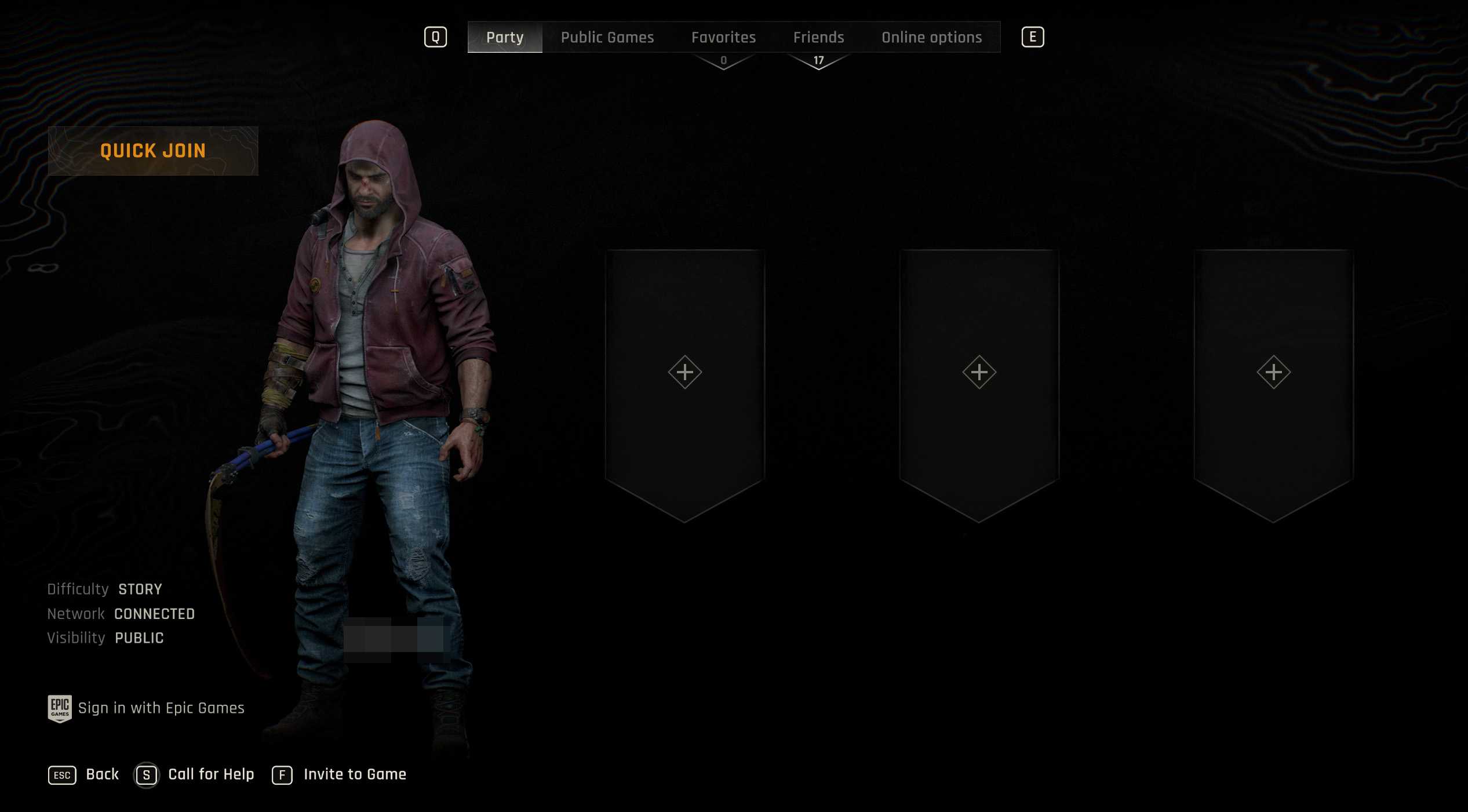Change Difficulty from STORY
Screen dimensions: 1468x812
coord(140,589)
